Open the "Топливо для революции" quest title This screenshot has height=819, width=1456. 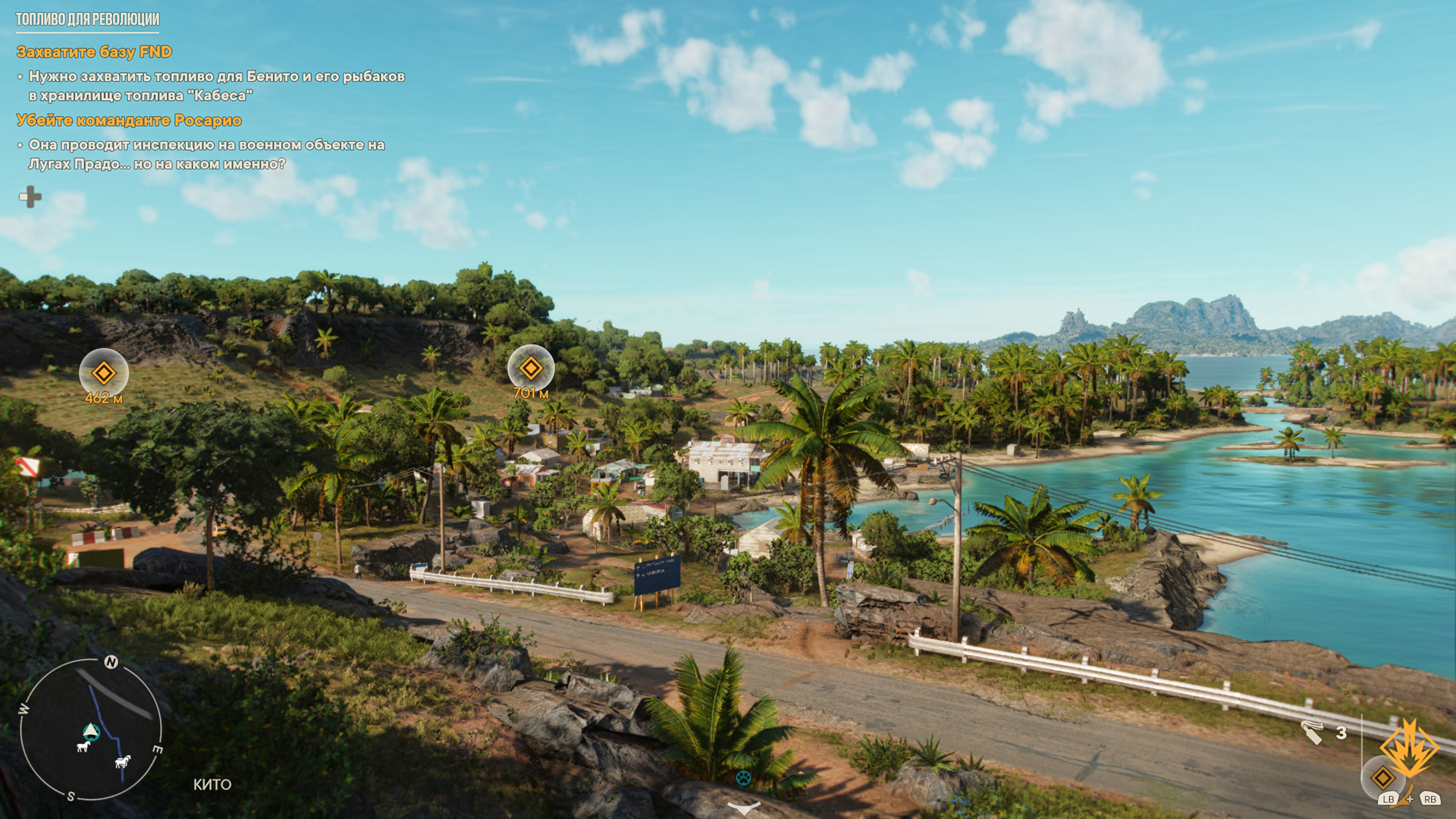pyautogui.click(x=87, y=19)
